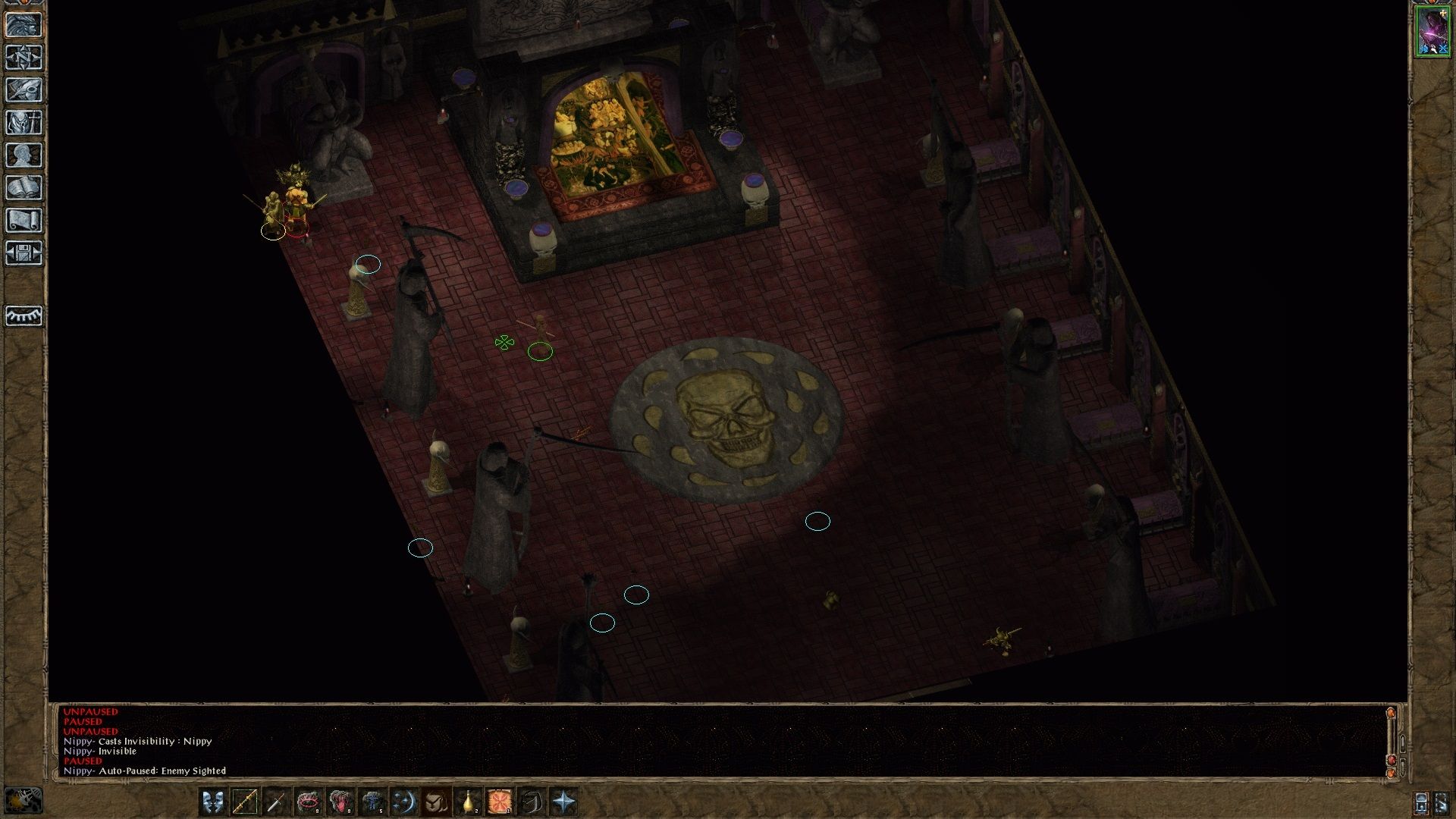
Task: Click the two-faces talk action button
Action: 213,802
